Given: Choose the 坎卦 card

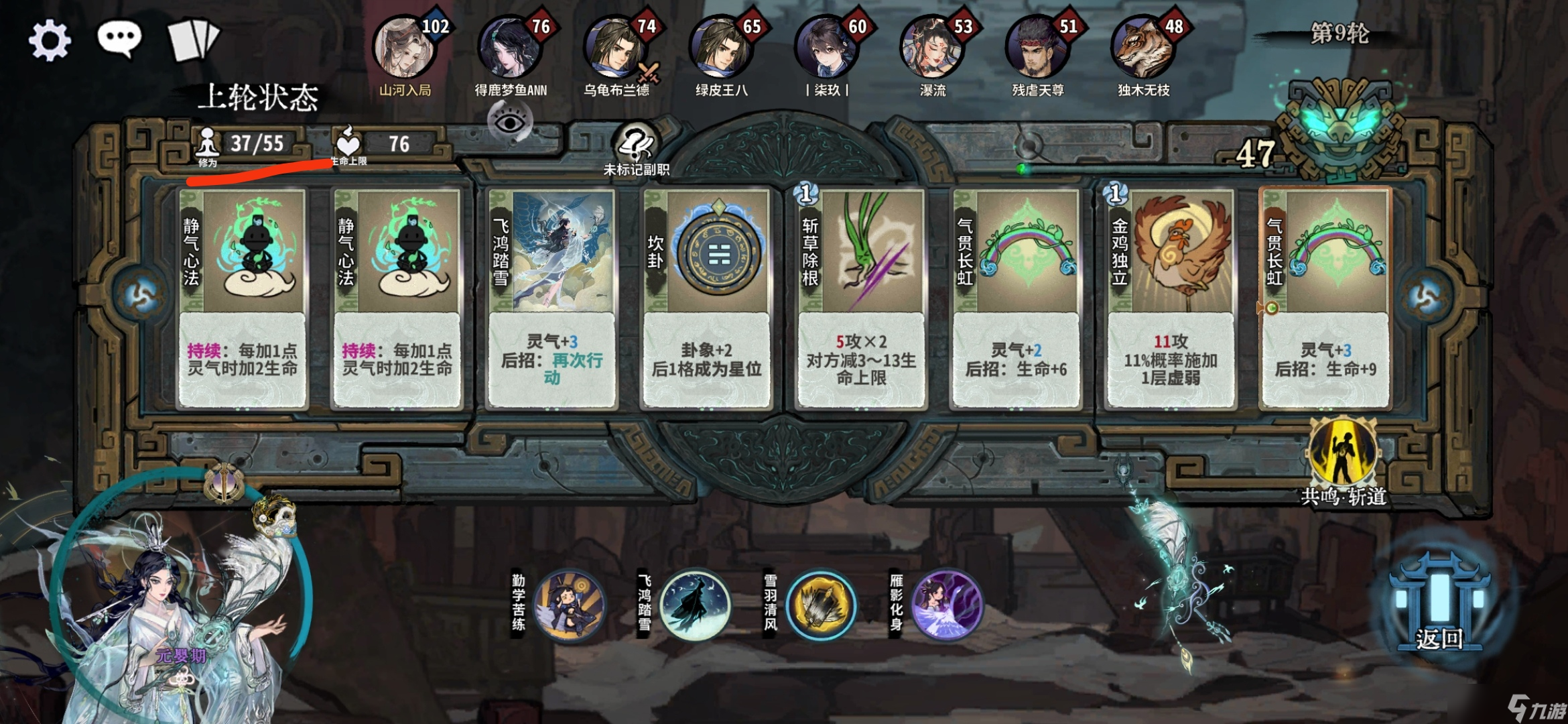Looking at the screenshot, I should point(706,298).
